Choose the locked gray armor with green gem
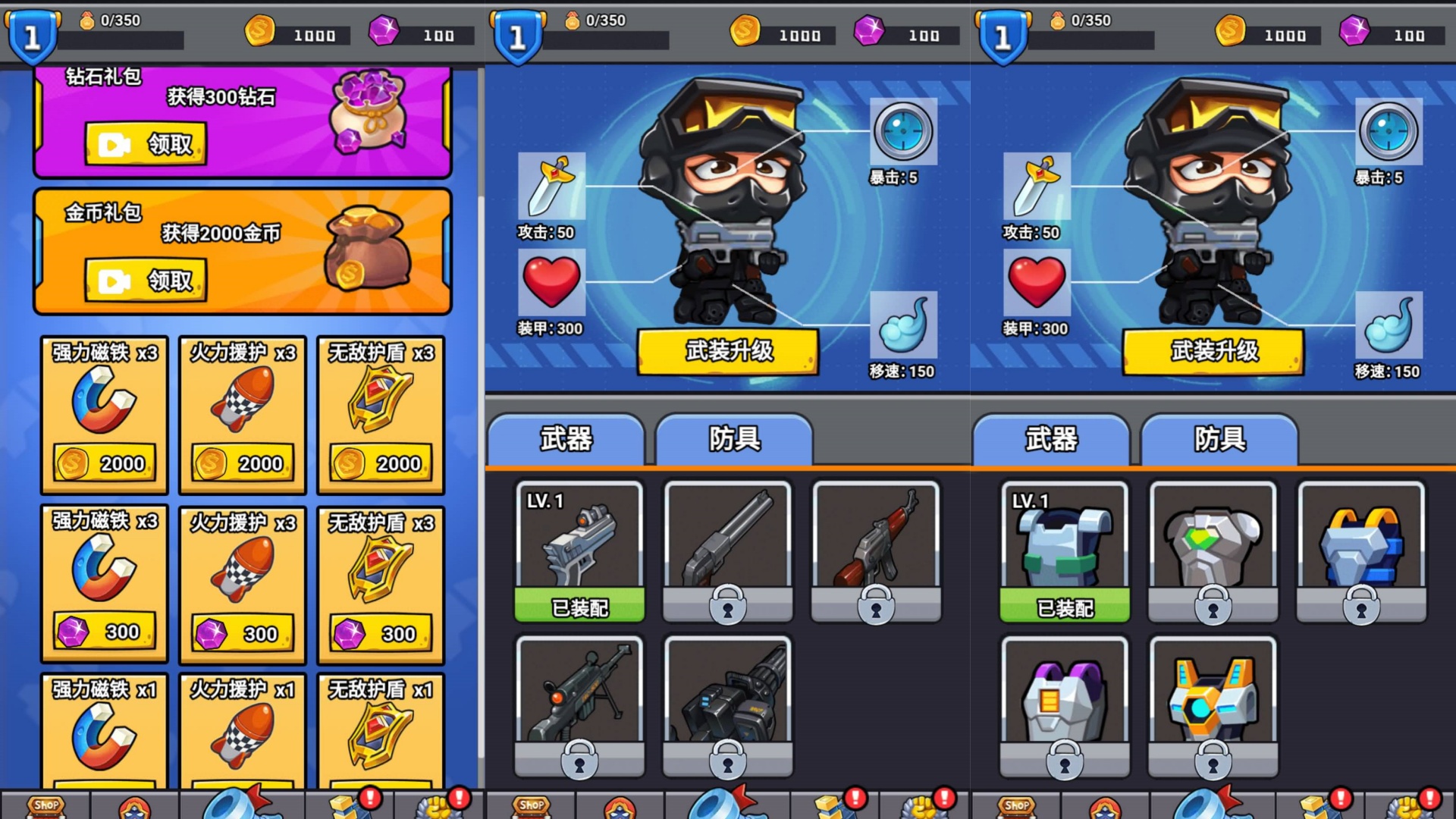 click(x=1213, y=551)
